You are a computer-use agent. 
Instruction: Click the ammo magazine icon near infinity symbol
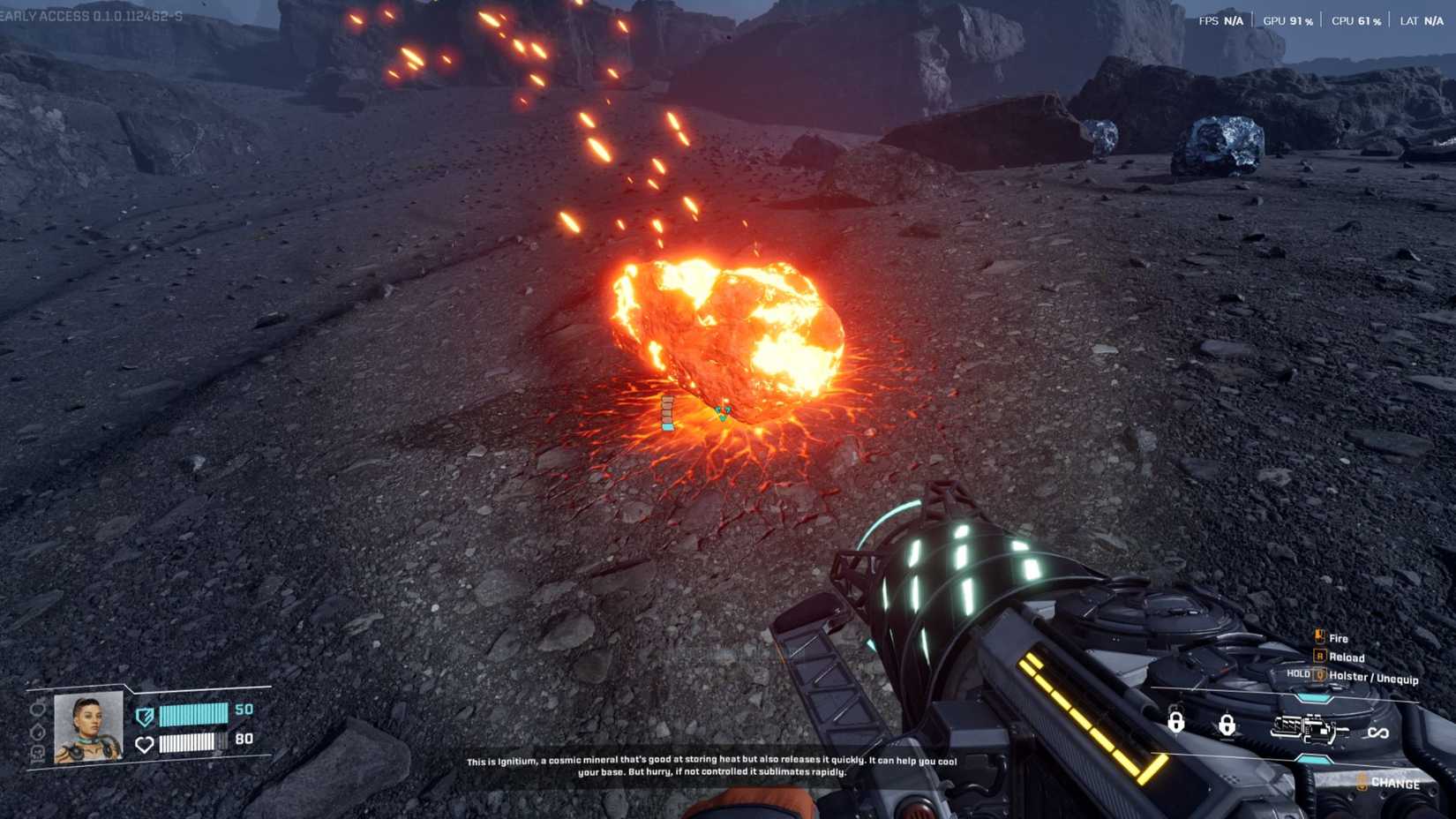tap(1308, 728)
